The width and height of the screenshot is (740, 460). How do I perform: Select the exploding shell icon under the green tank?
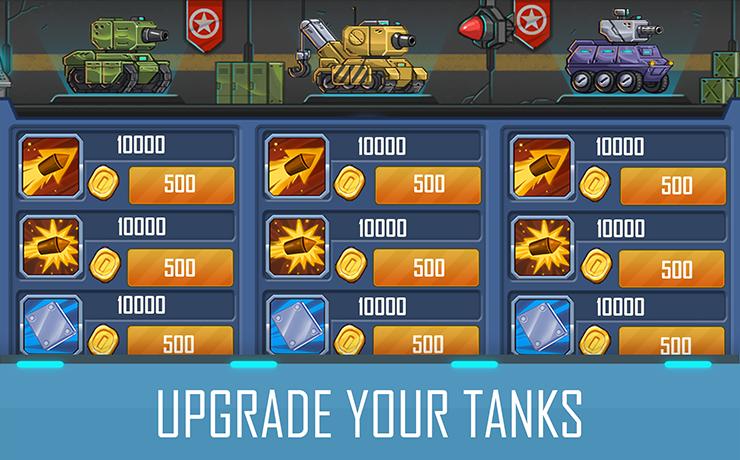[x=50, y=245]
